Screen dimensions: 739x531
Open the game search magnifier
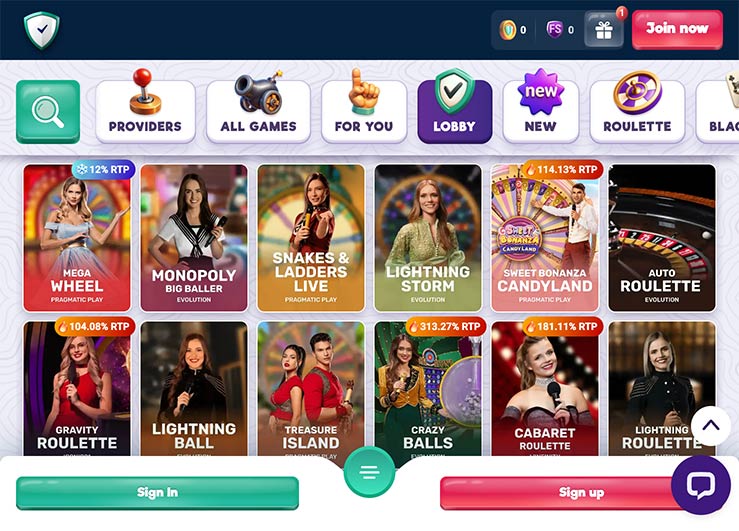point(47,111)
